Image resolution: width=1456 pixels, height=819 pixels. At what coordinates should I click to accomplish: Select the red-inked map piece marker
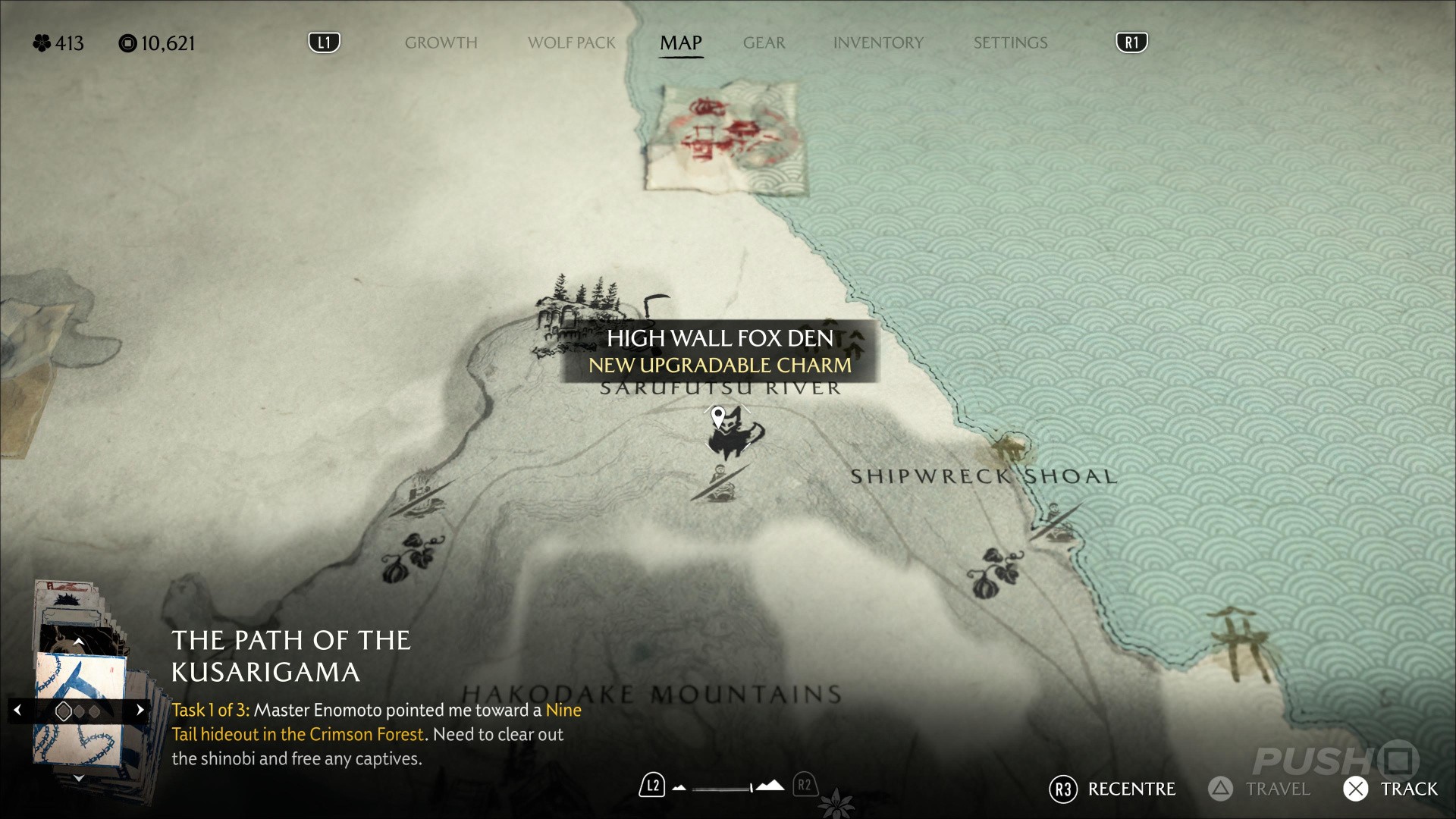click(x=725, y=136)
